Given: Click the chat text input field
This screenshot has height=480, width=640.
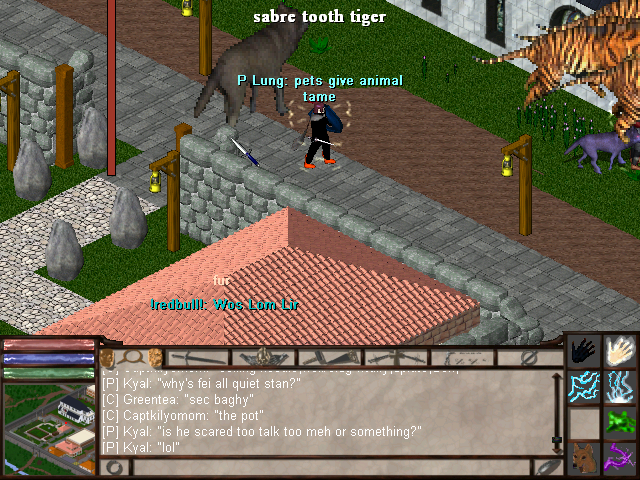Looking at the screenshot, I should click(x=330, y=467).
